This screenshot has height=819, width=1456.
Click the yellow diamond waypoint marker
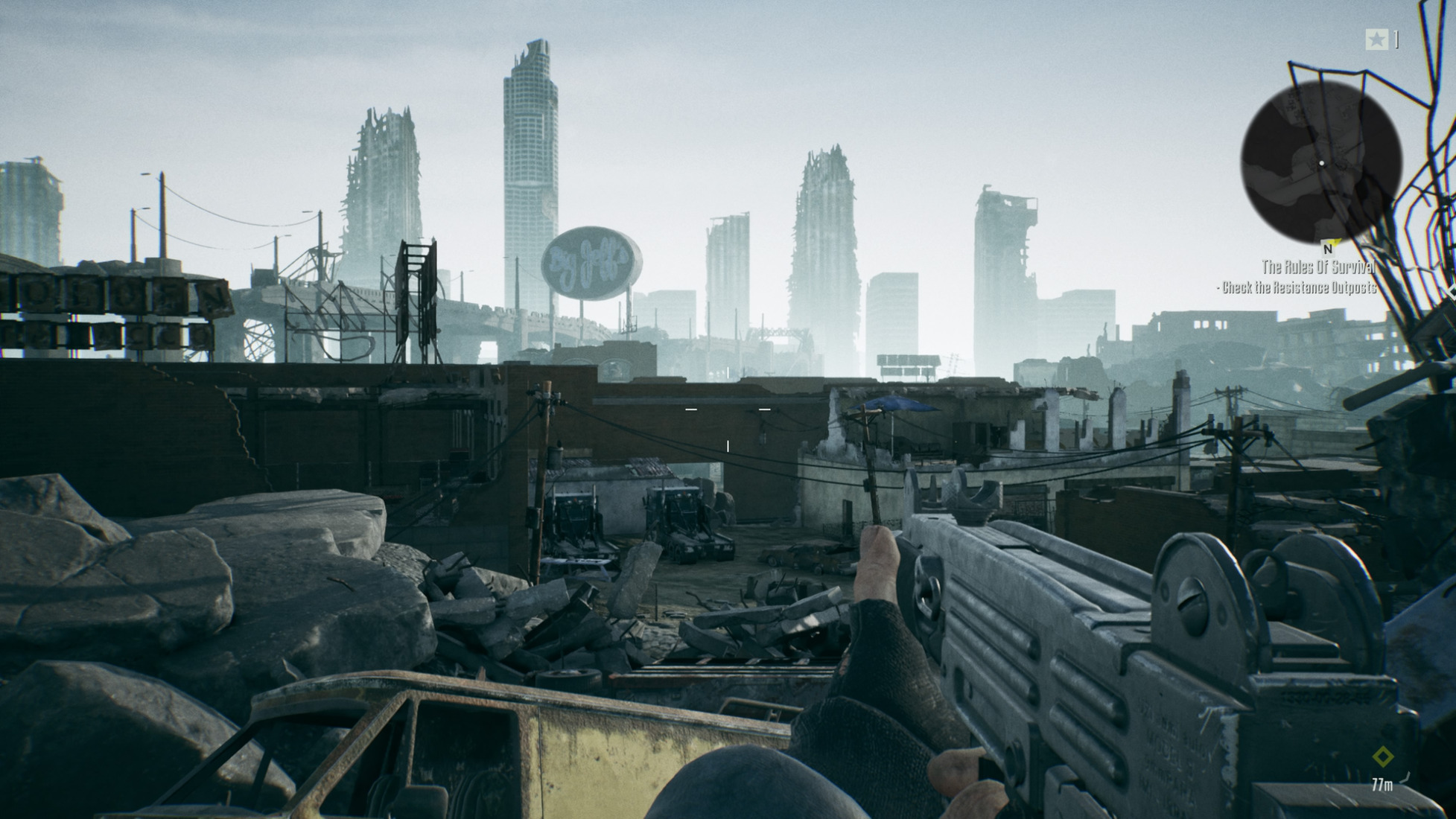tap(1382, 757)
